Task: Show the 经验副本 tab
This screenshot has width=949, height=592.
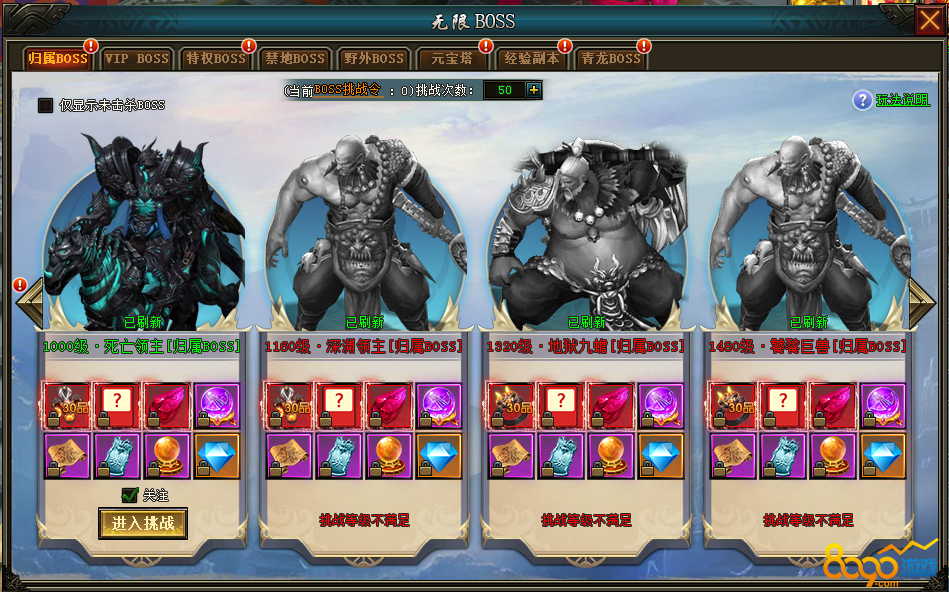Action: pyautogui.click(x=532, y=59)
